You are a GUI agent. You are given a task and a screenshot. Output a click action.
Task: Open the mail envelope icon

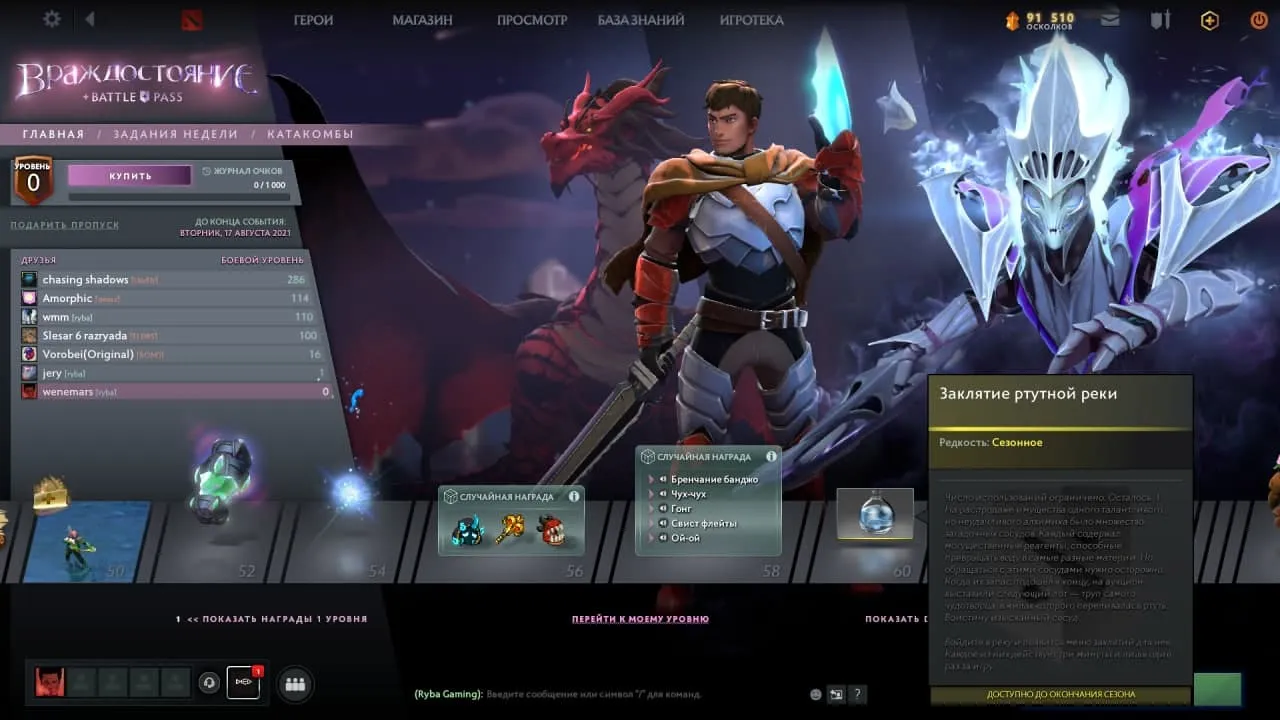(1109, 19)
